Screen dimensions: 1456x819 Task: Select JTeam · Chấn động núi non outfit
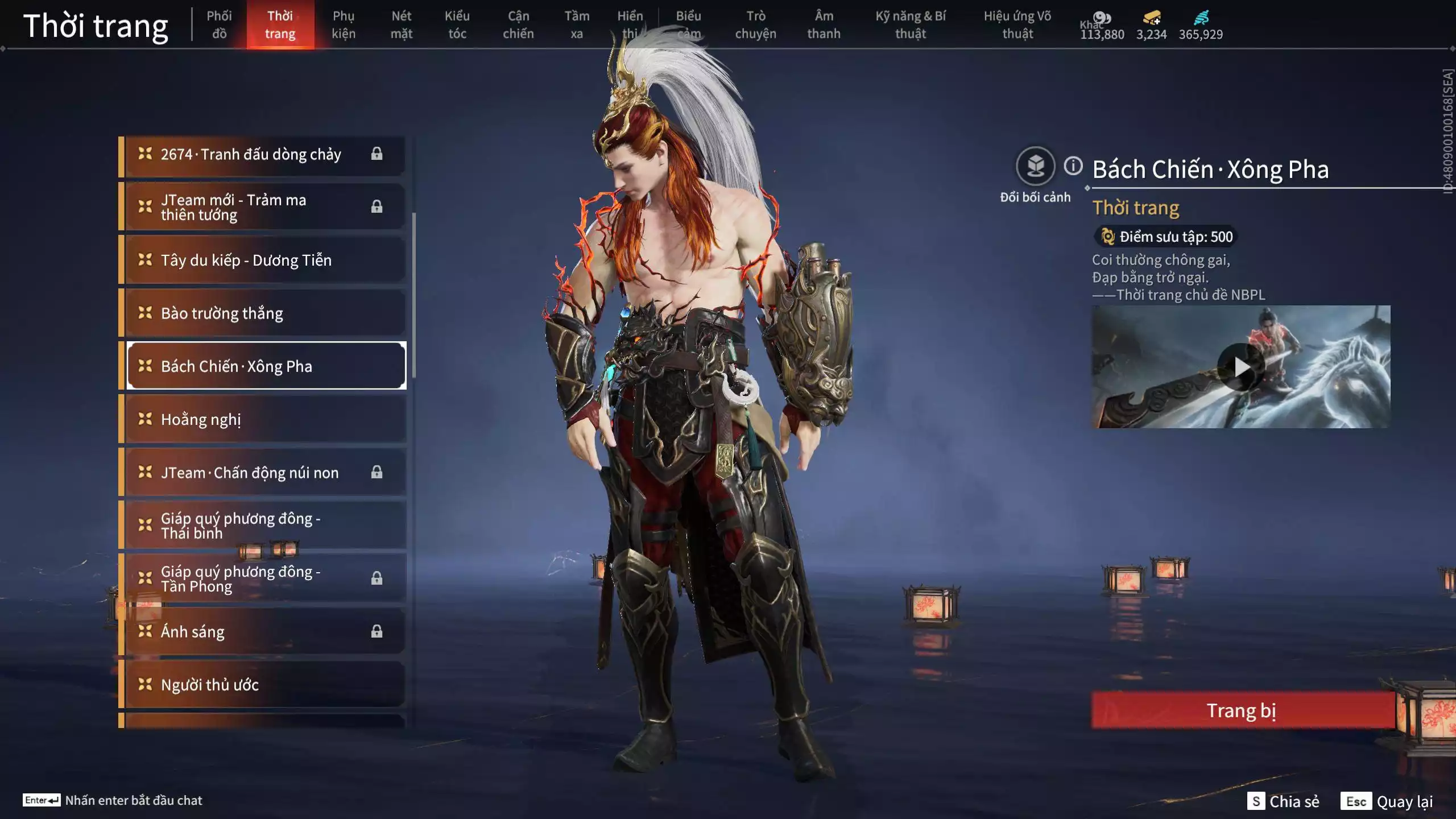click(265, 472)
